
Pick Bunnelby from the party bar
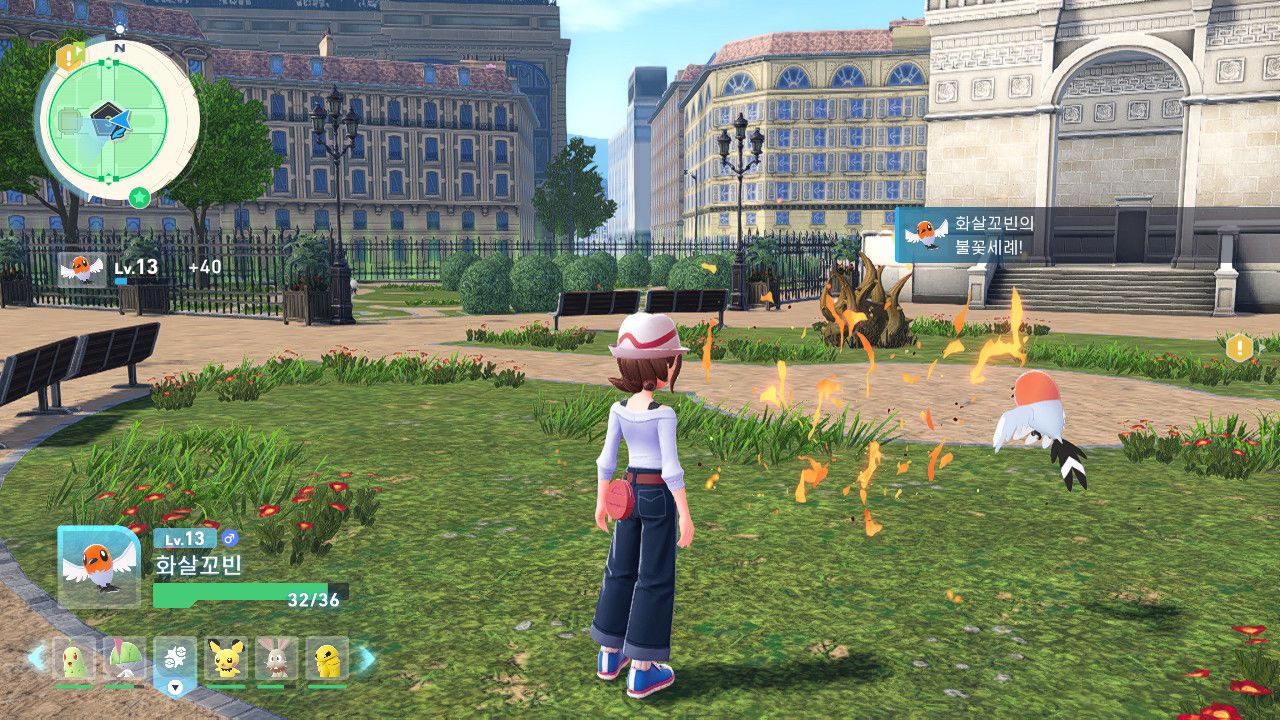[276, 659]
